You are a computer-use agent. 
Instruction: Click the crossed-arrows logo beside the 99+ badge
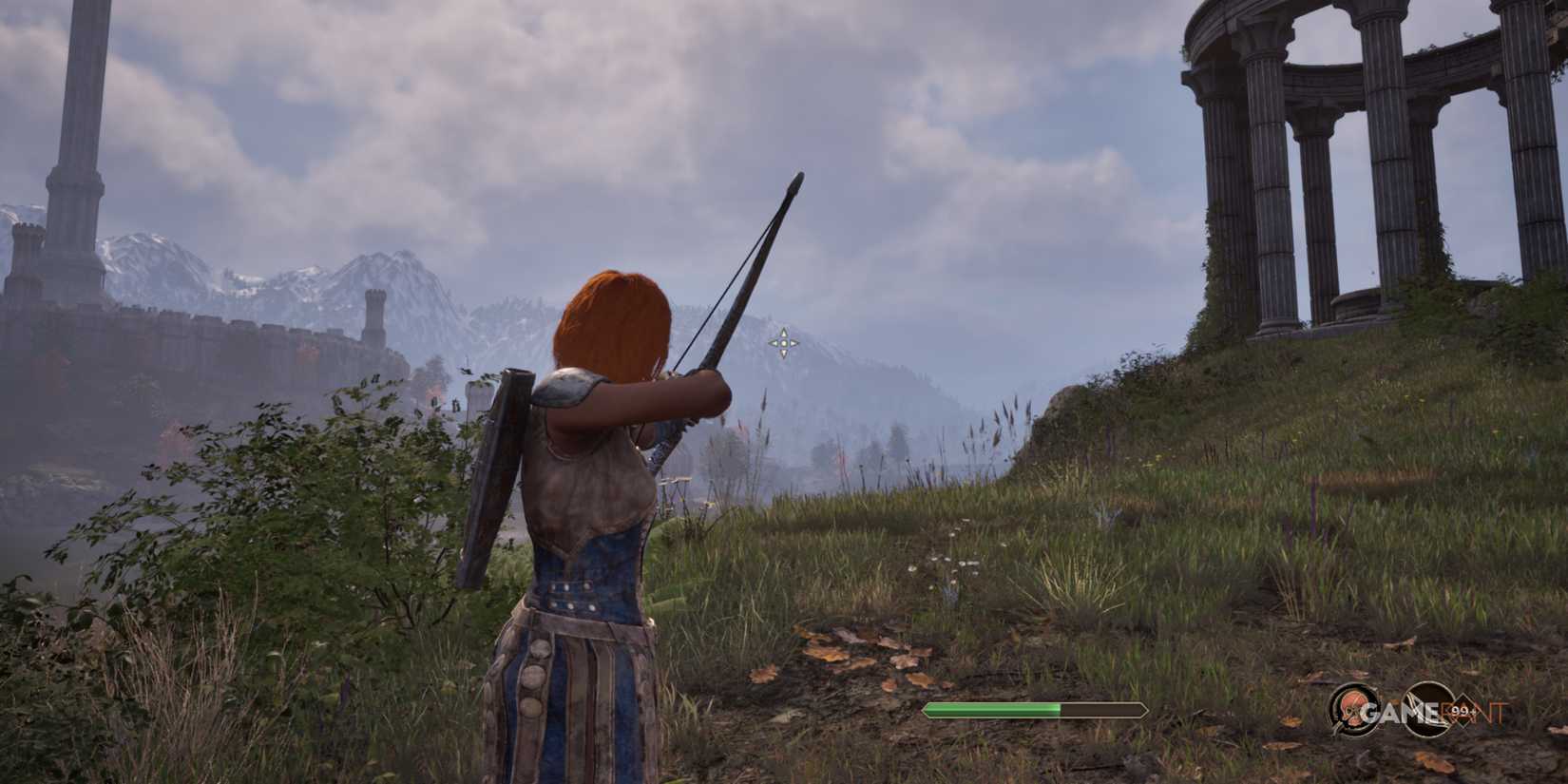(1425, 708)
